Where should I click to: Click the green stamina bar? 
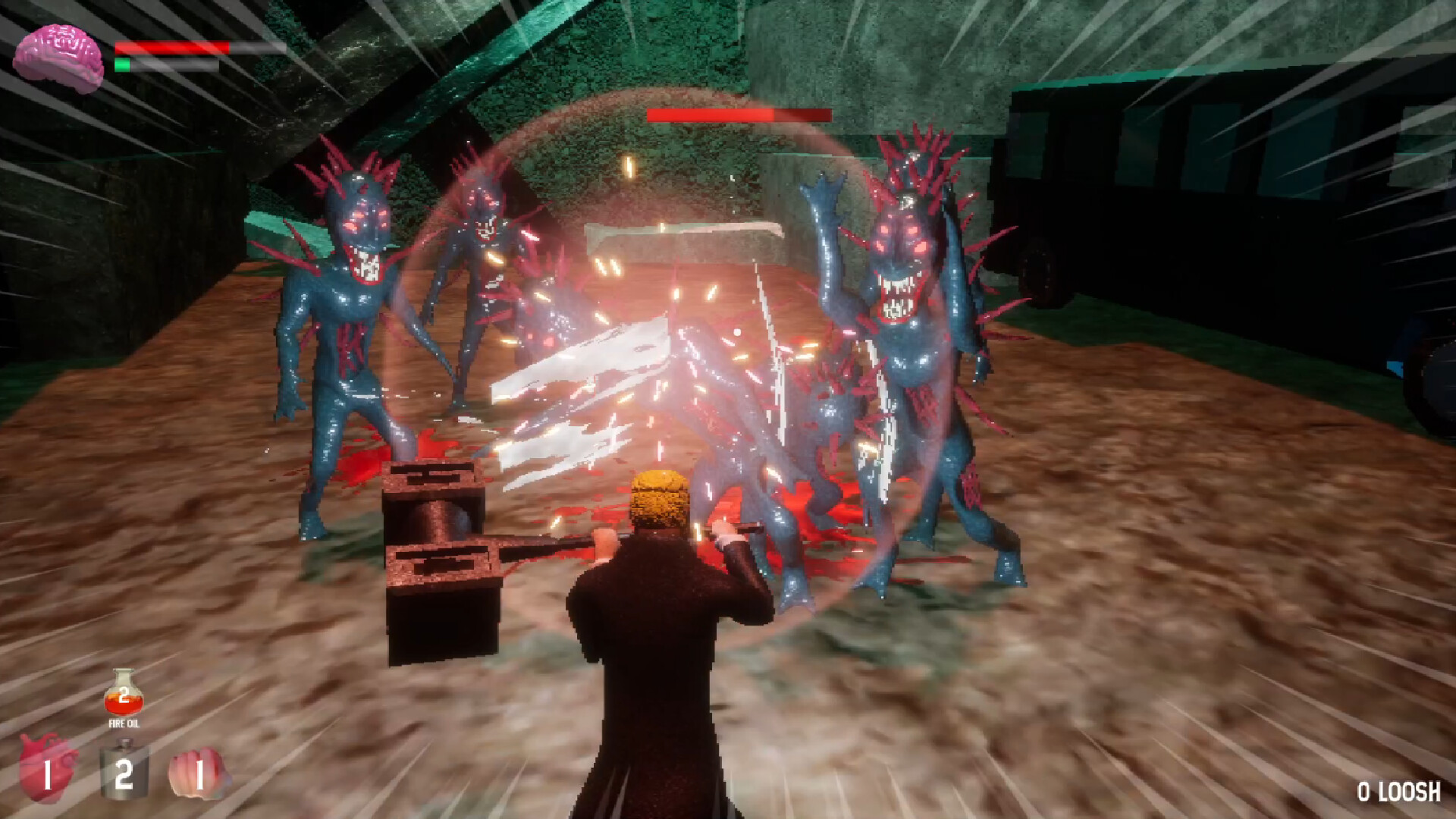click(121, 66)
